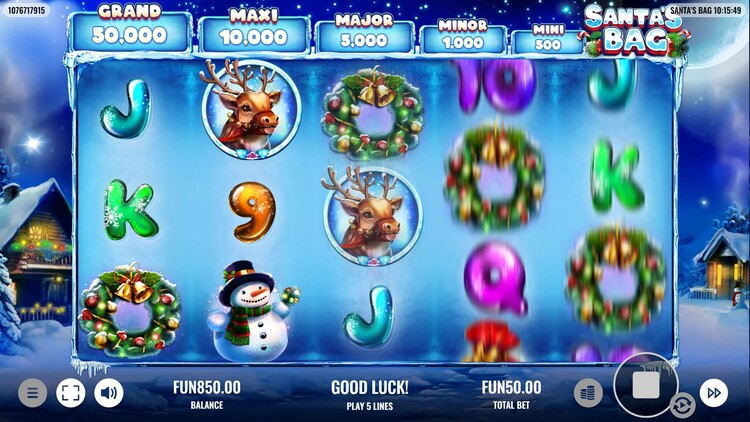Open the autoplay options

pyautogui.click(x=683, y=405)
